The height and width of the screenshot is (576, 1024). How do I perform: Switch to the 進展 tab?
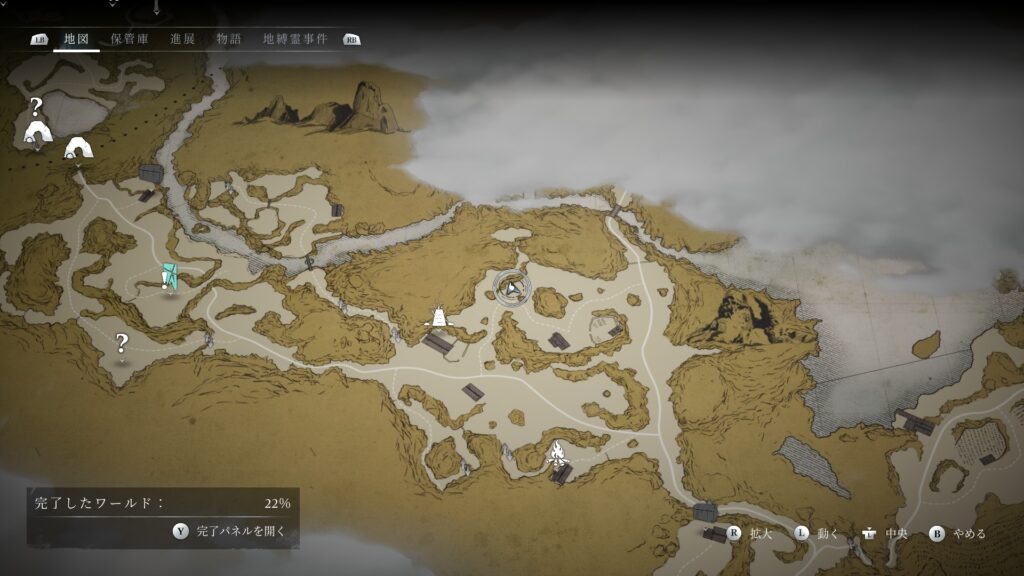pos(182,39)
